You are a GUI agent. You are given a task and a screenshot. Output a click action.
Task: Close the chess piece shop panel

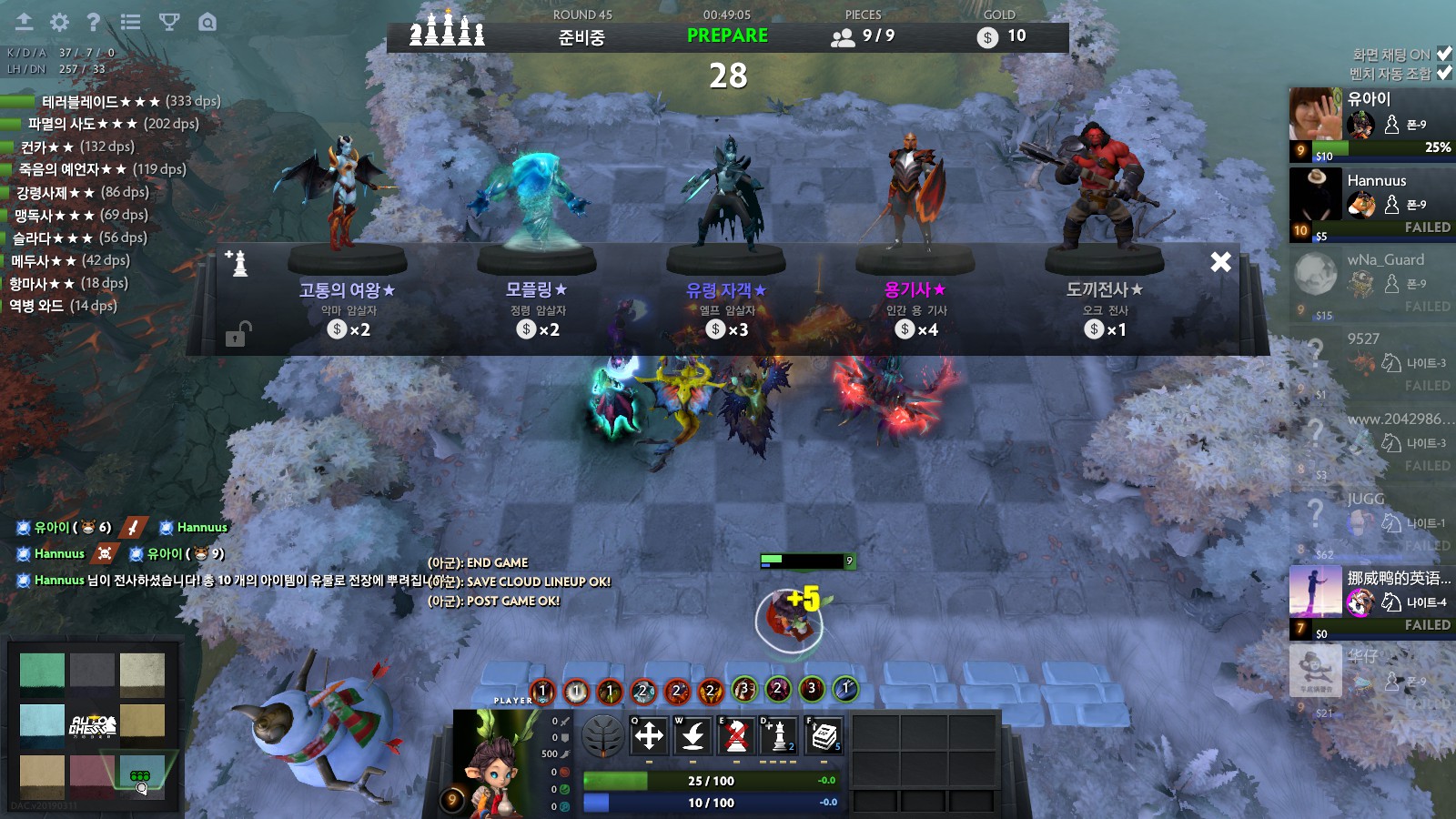1220,262
